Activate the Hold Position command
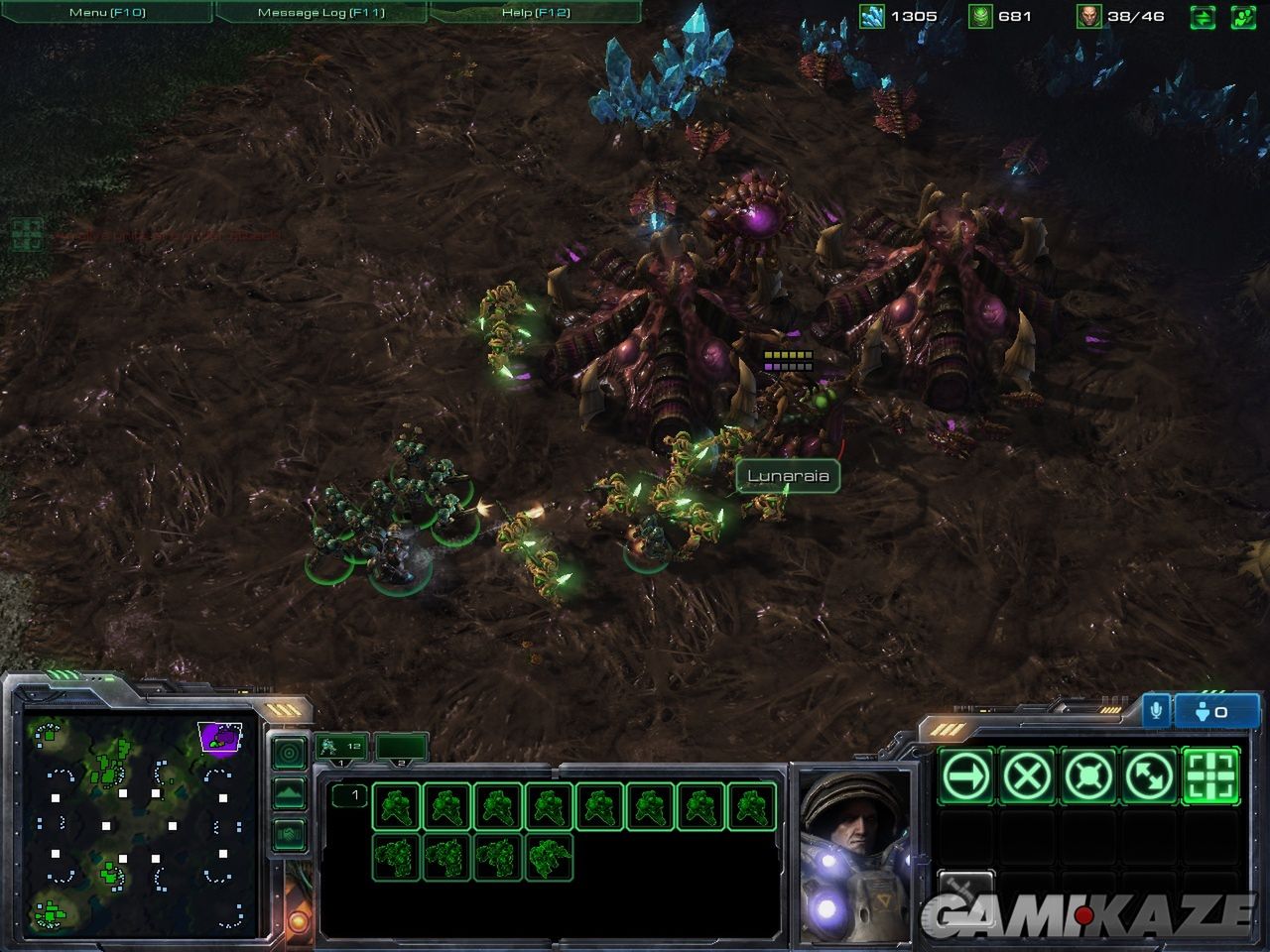Image resolution: width=1270 pixels, height=952 pixels. click(1088, 775)
